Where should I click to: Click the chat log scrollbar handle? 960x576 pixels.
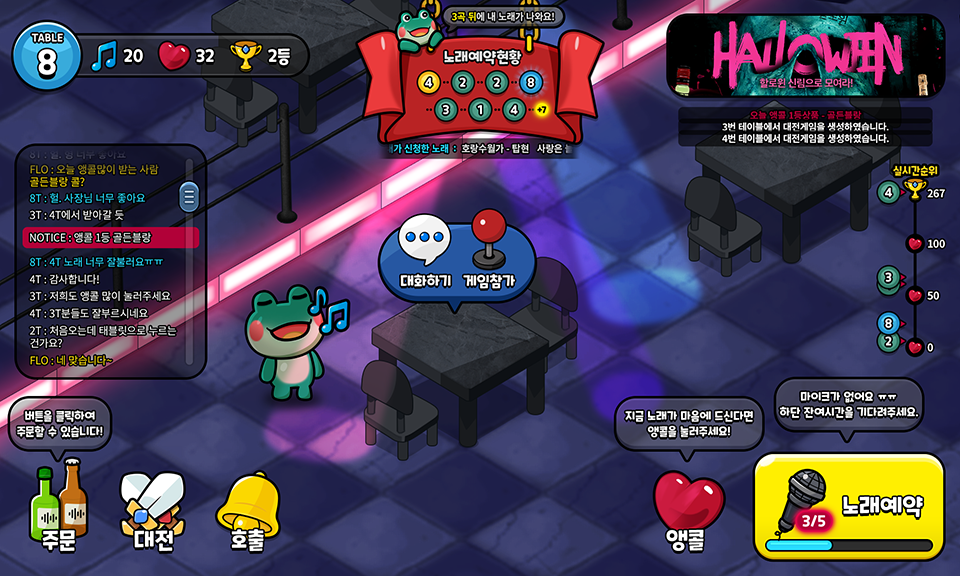[188, 197]
